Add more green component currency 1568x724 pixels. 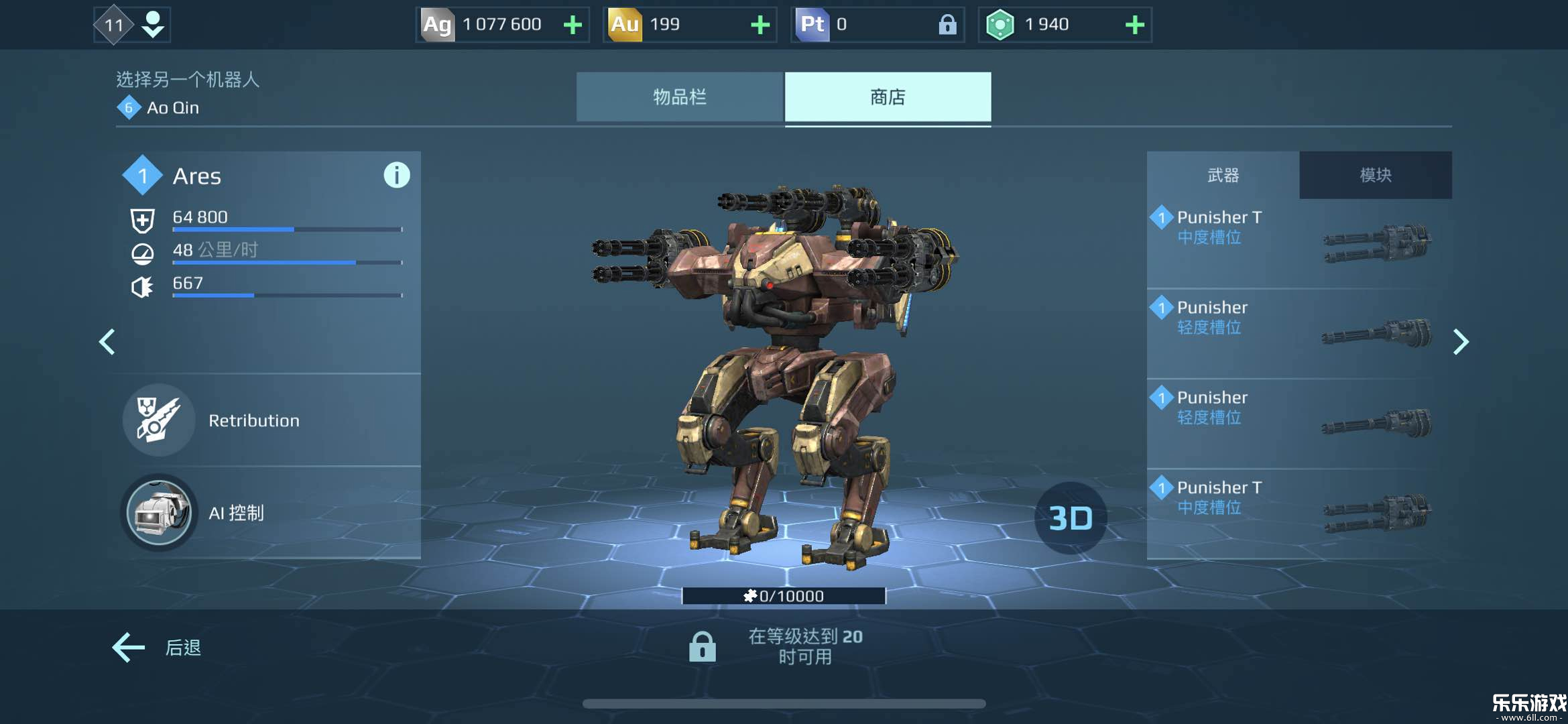(x=1134, y=25)
